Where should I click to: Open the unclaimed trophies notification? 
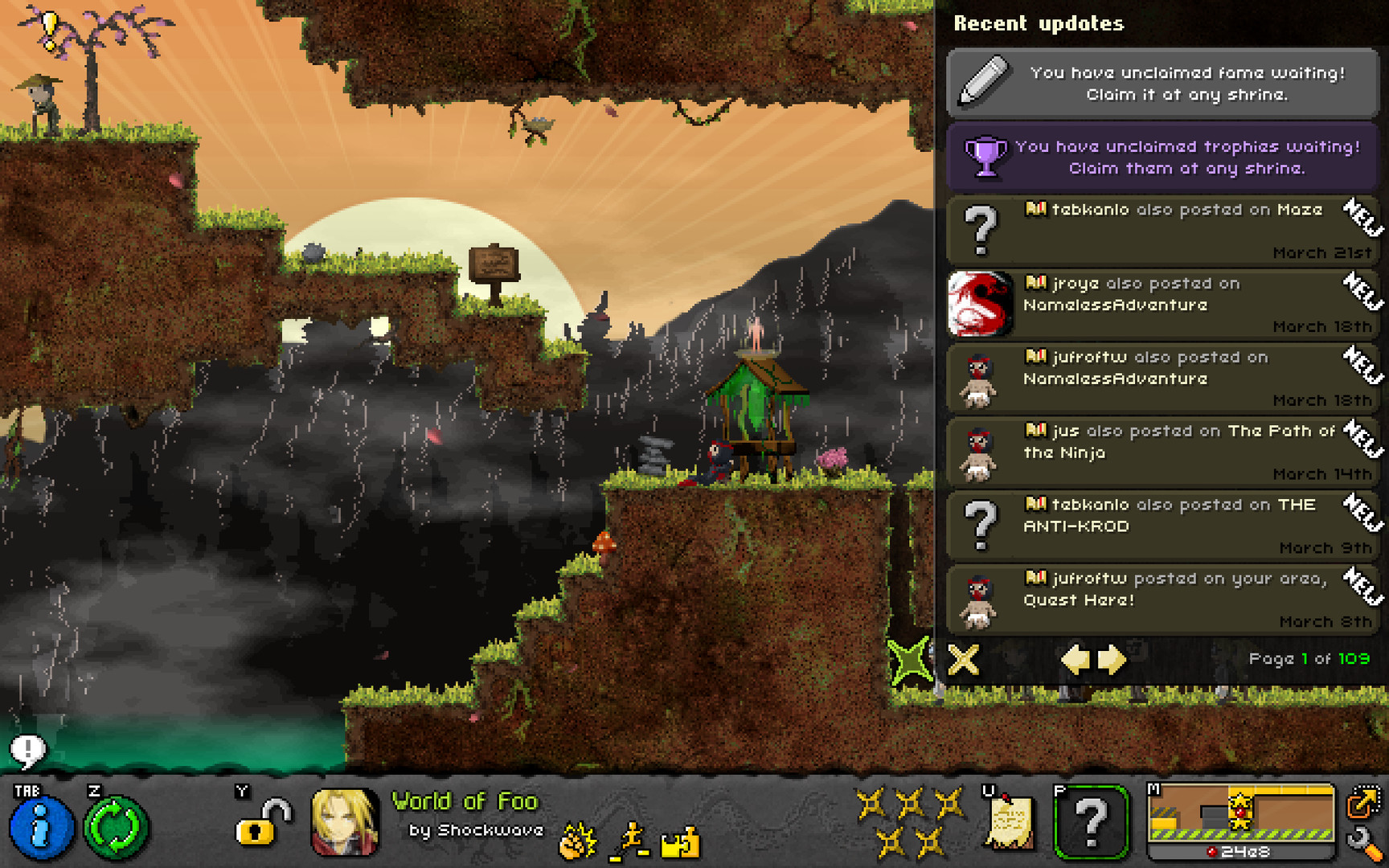[1162, 157]
